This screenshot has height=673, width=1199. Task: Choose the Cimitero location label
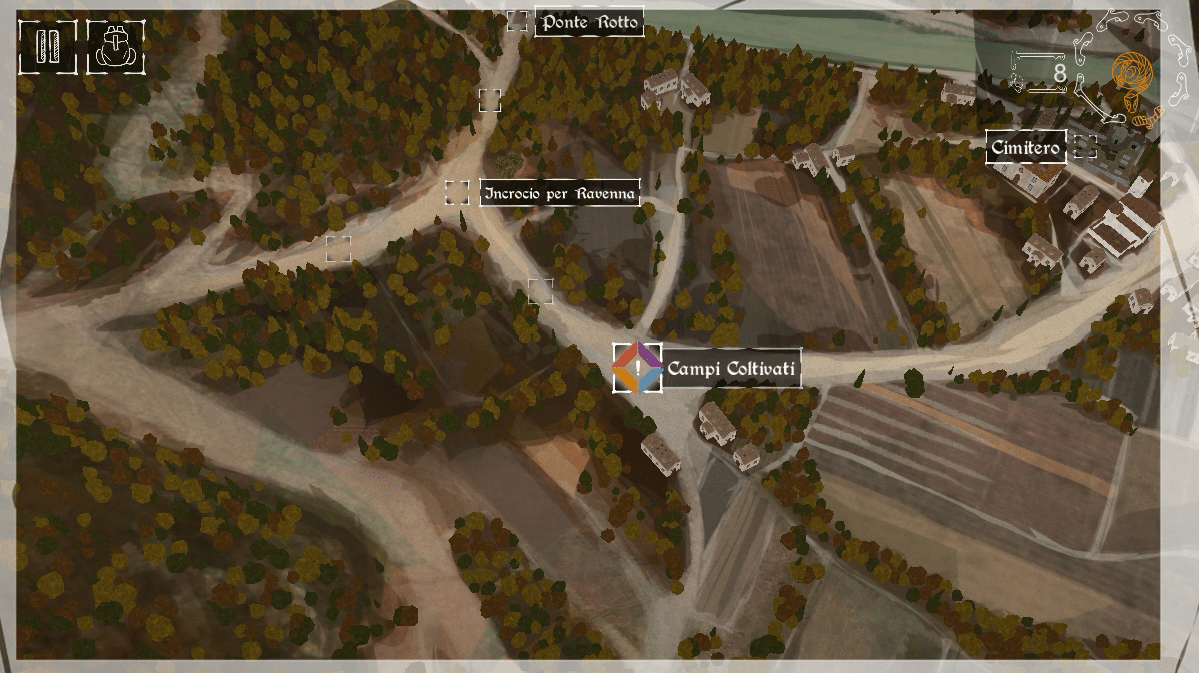point(1025,148)
